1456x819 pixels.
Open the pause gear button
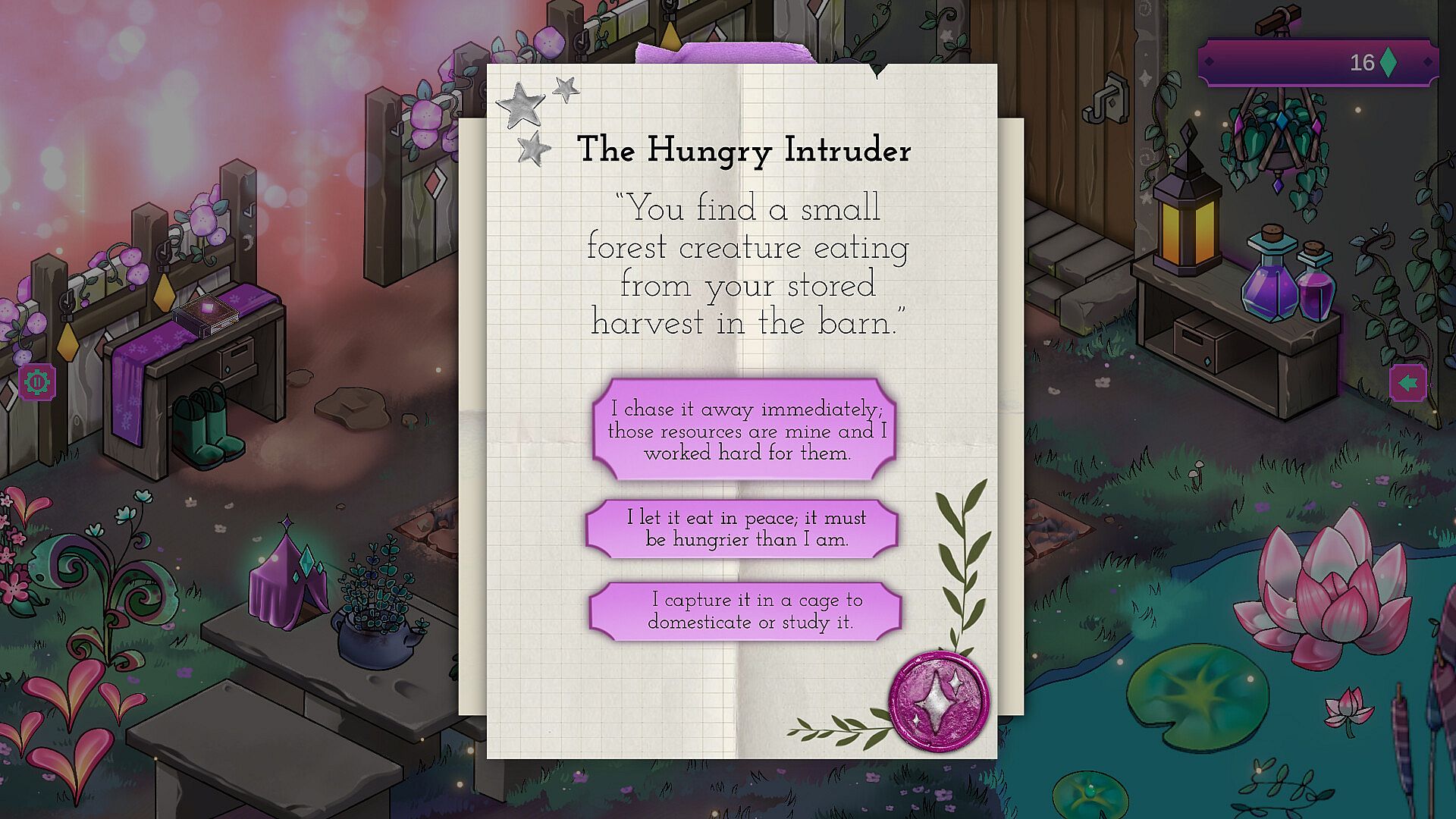coord(37,382)
